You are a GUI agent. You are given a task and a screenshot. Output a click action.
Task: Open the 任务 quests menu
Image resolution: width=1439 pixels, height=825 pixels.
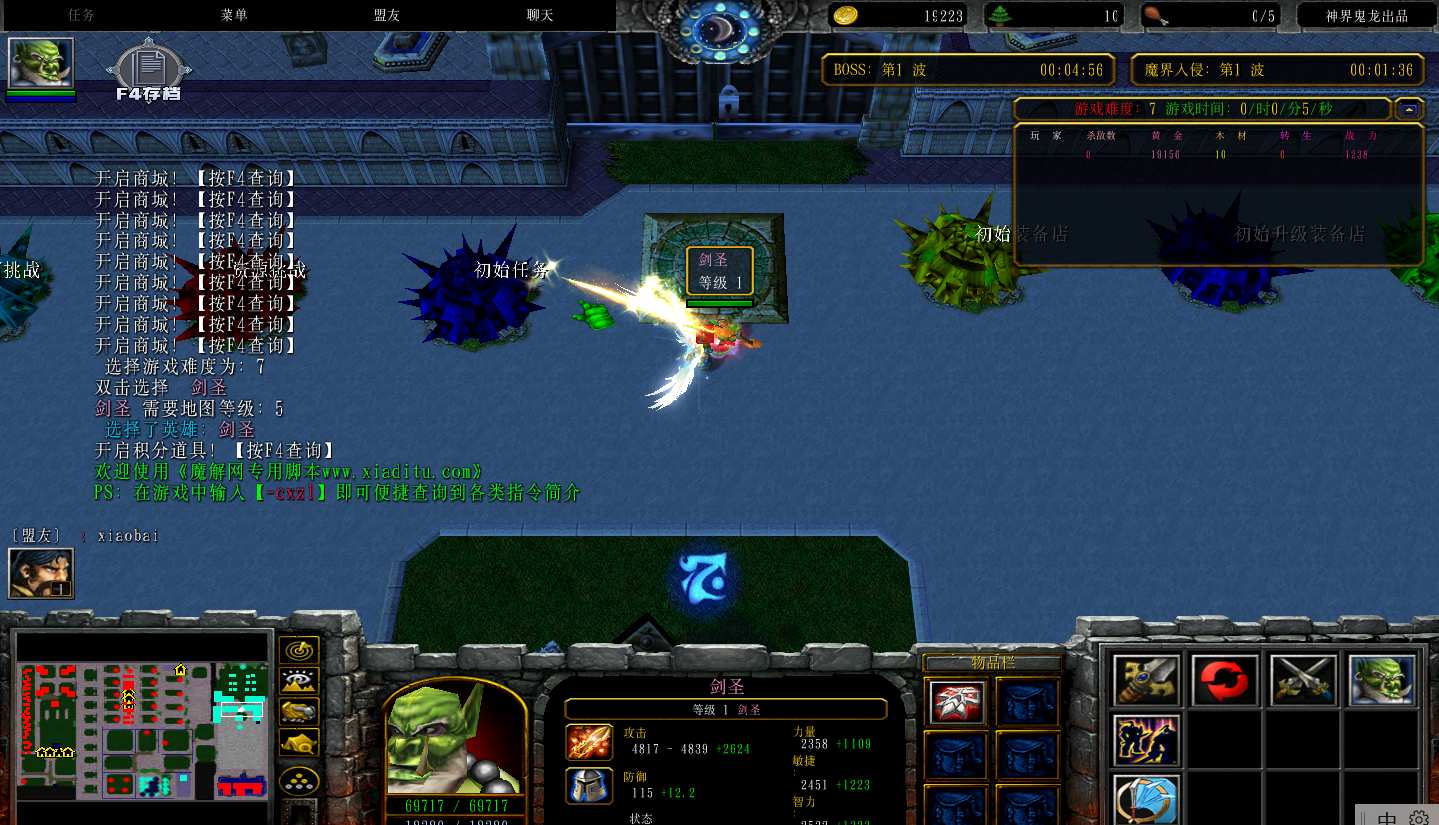tap(81, 15)
